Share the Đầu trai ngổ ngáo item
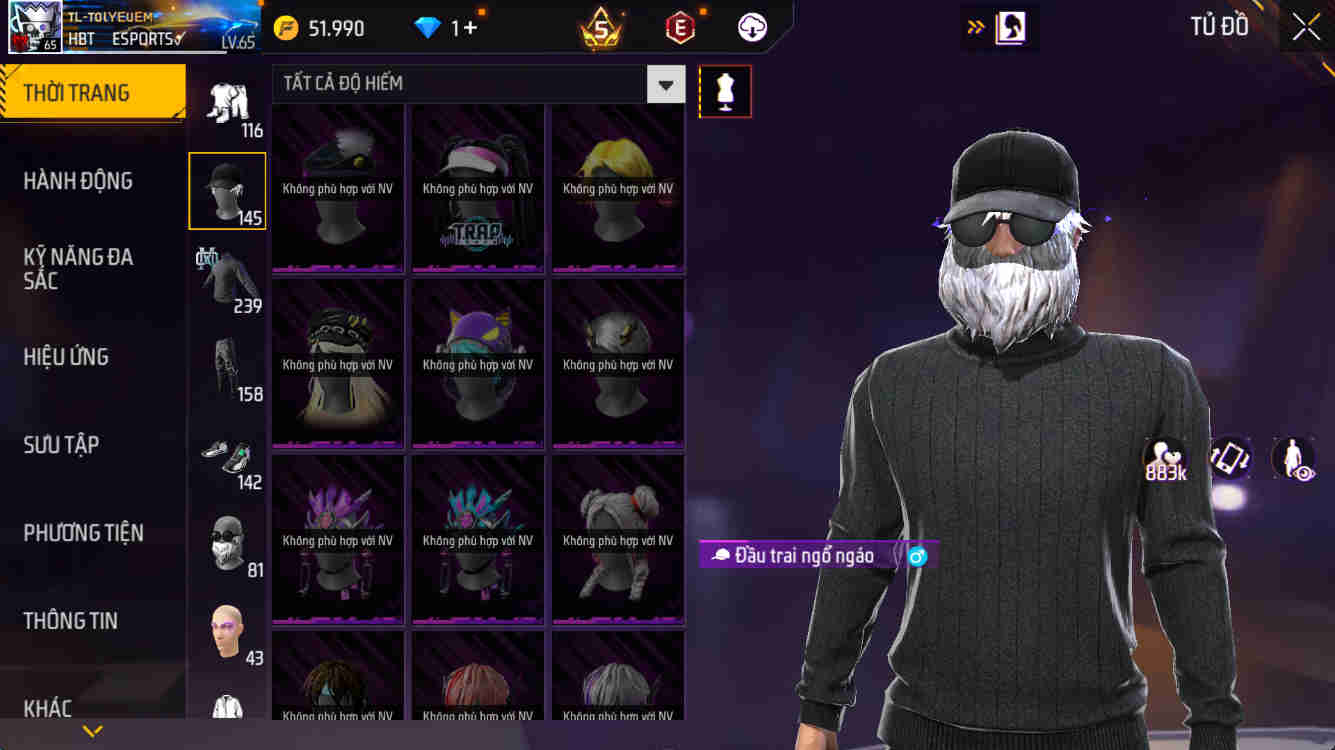 point(917,554)
